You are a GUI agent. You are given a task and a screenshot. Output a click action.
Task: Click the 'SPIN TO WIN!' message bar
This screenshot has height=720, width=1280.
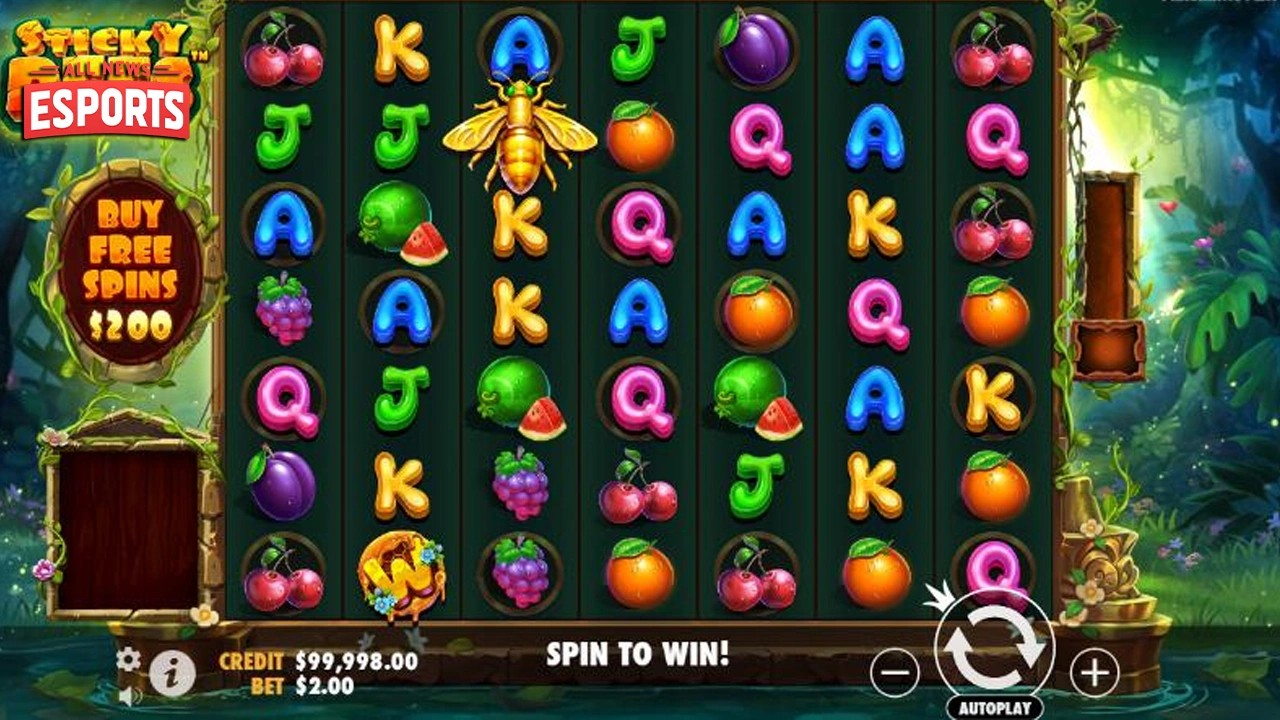coord(640,655)
